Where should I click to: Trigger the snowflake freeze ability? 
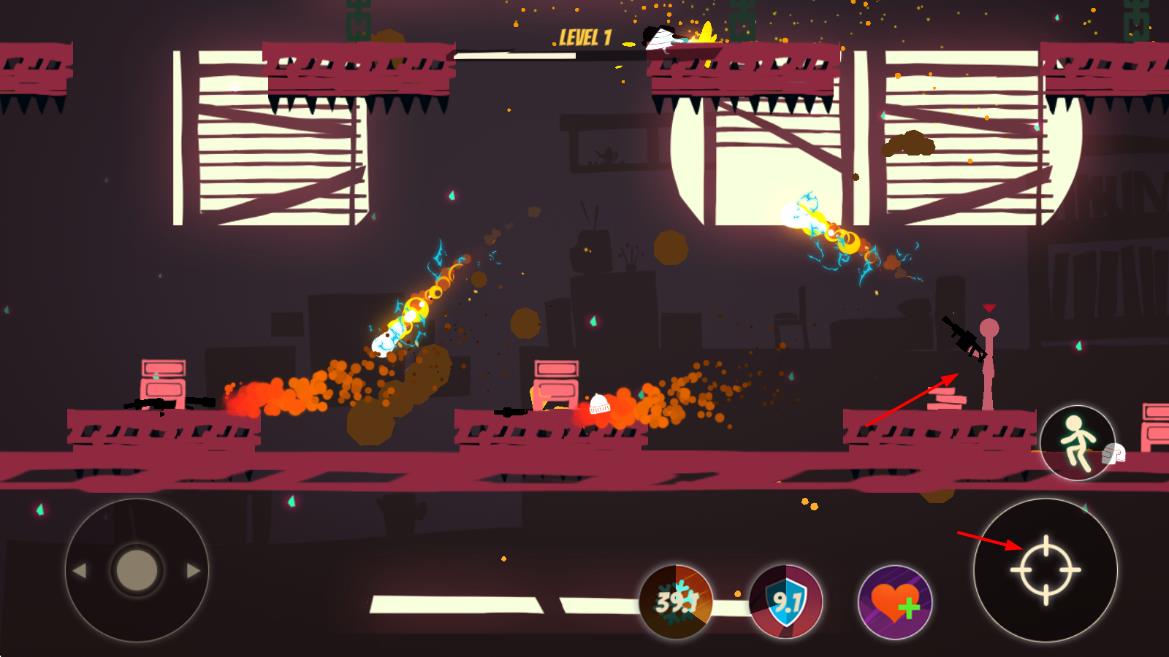[676, 602]
